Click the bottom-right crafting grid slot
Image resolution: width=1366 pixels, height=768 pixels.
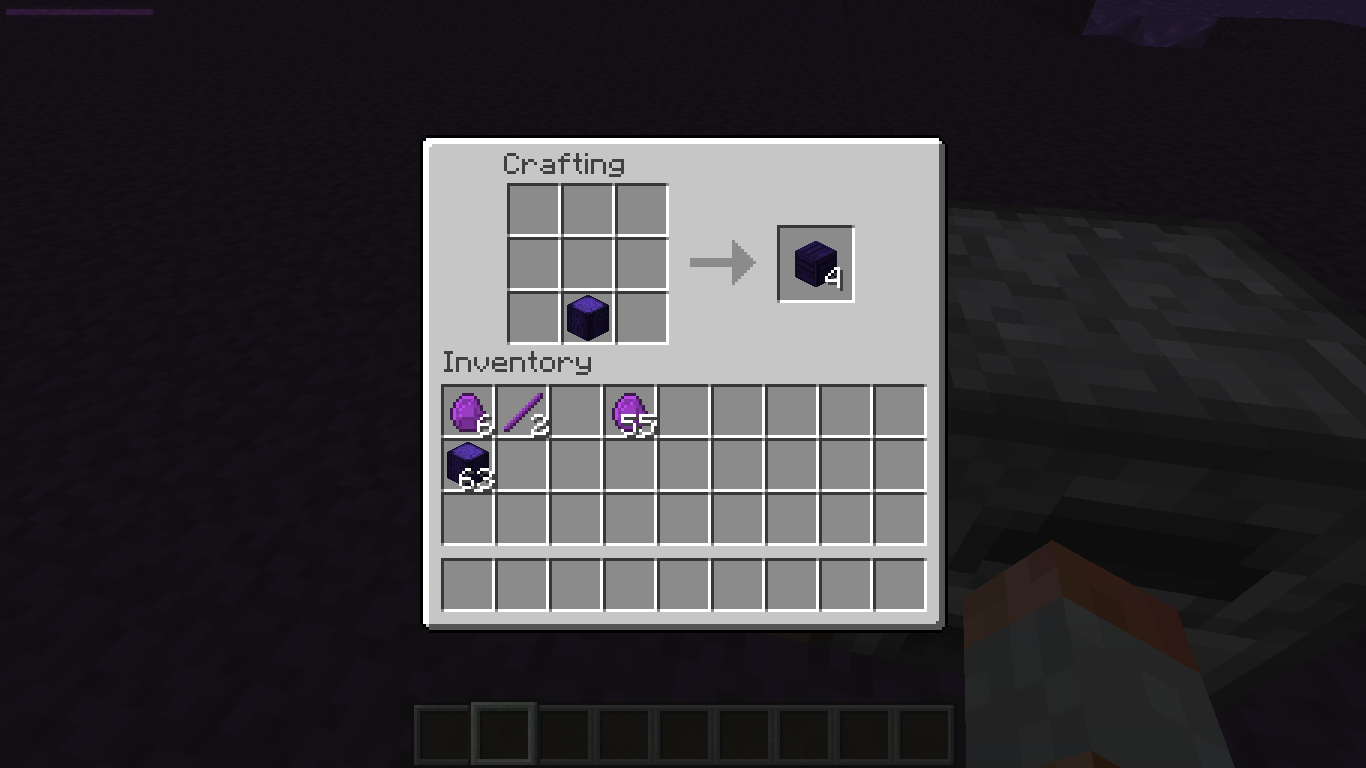coord(641,317)
